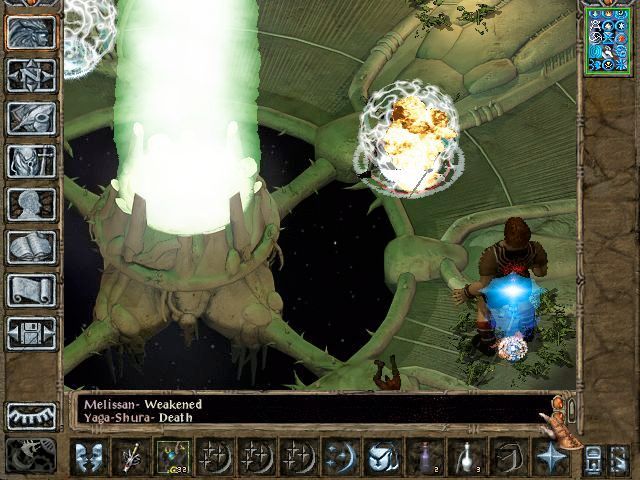Rest the party with the closed-eye button

pyautogui.click(x=31, y=415)
